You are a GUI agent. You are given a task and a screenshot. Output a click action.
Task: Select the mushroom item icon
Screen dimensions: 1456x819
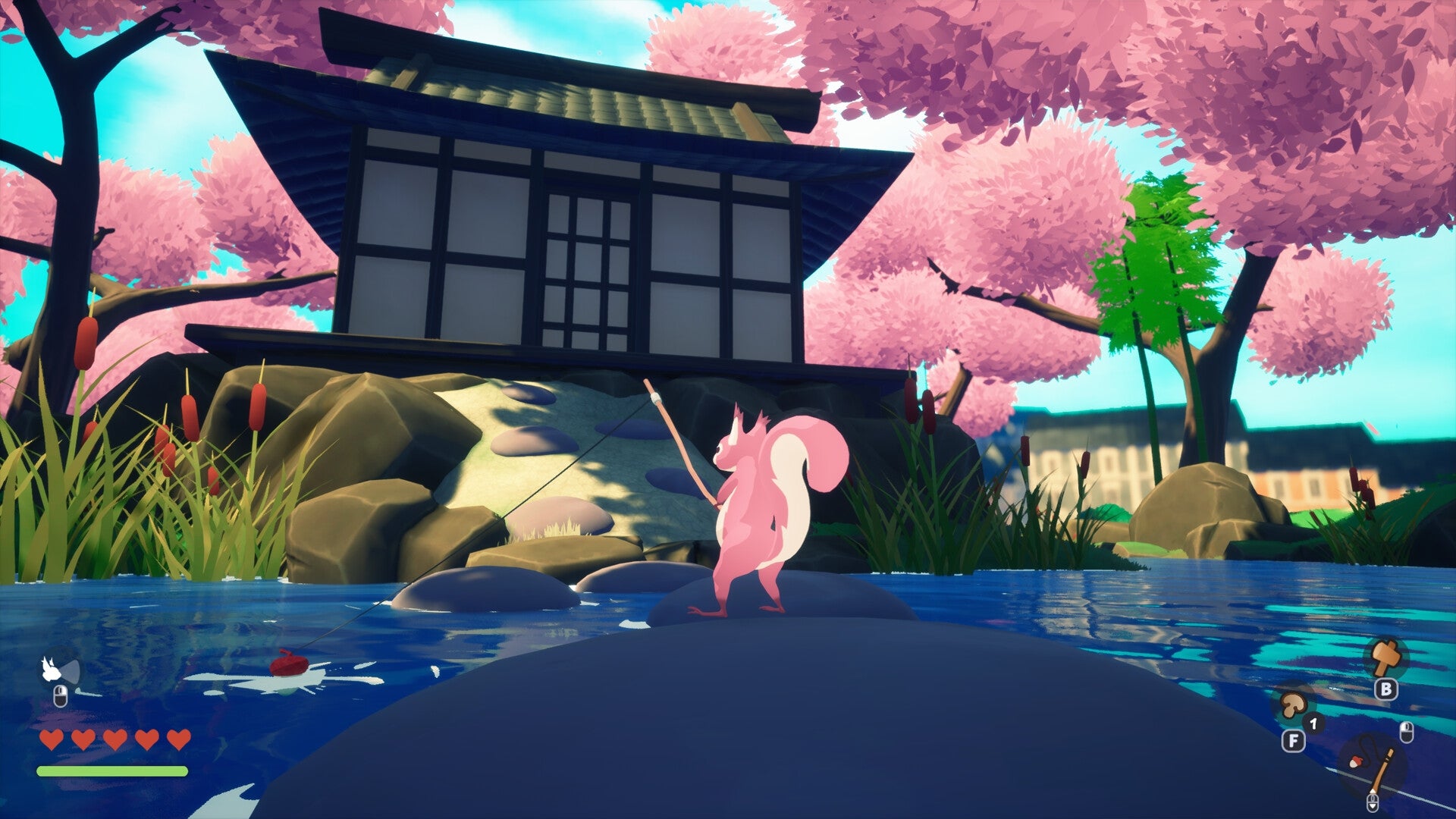[x=1294, y=707]
